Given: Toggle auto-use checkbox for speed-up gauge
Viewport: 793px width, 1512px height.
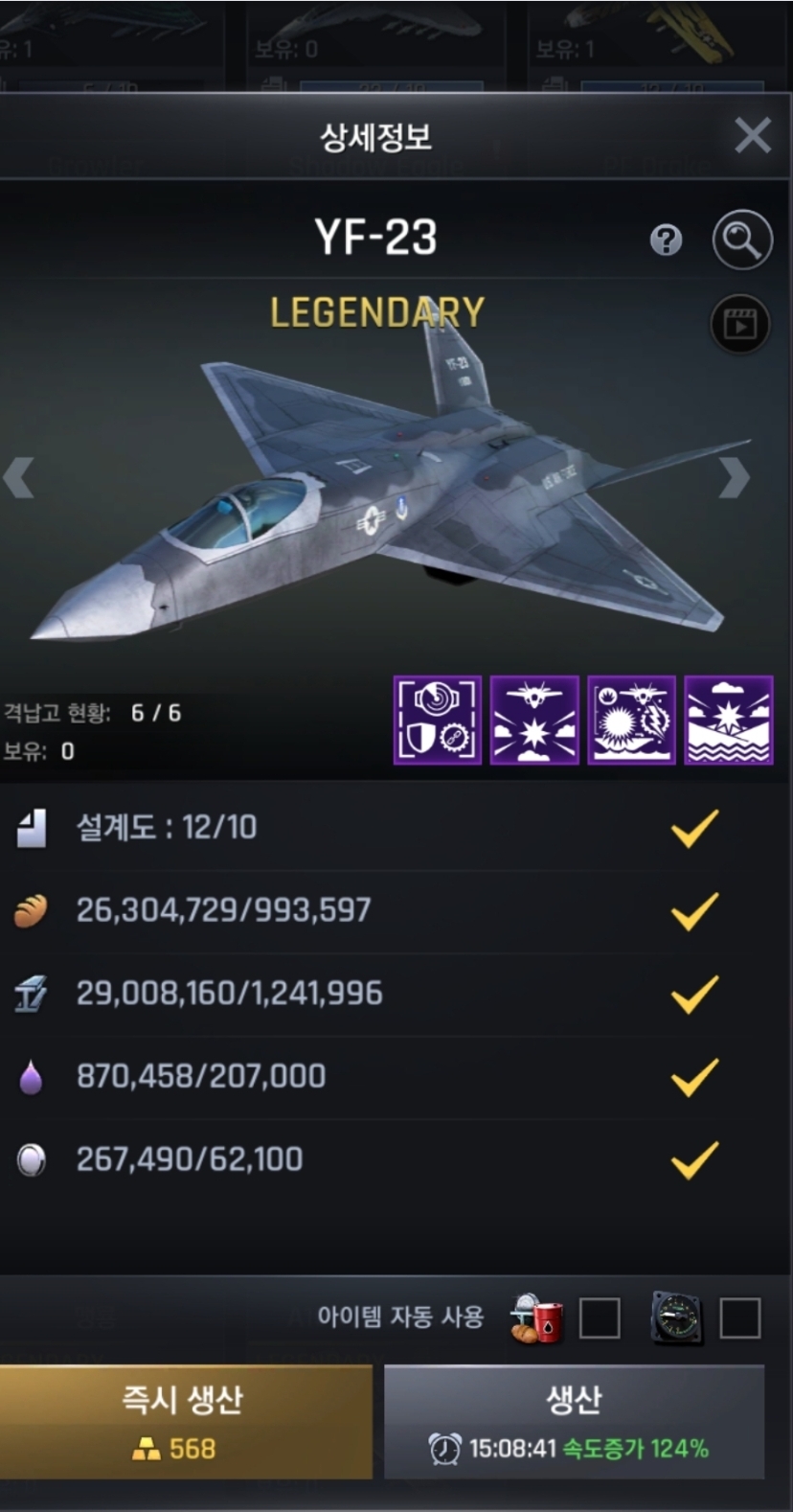Looking at the screenshot, I should [739, 1317].
